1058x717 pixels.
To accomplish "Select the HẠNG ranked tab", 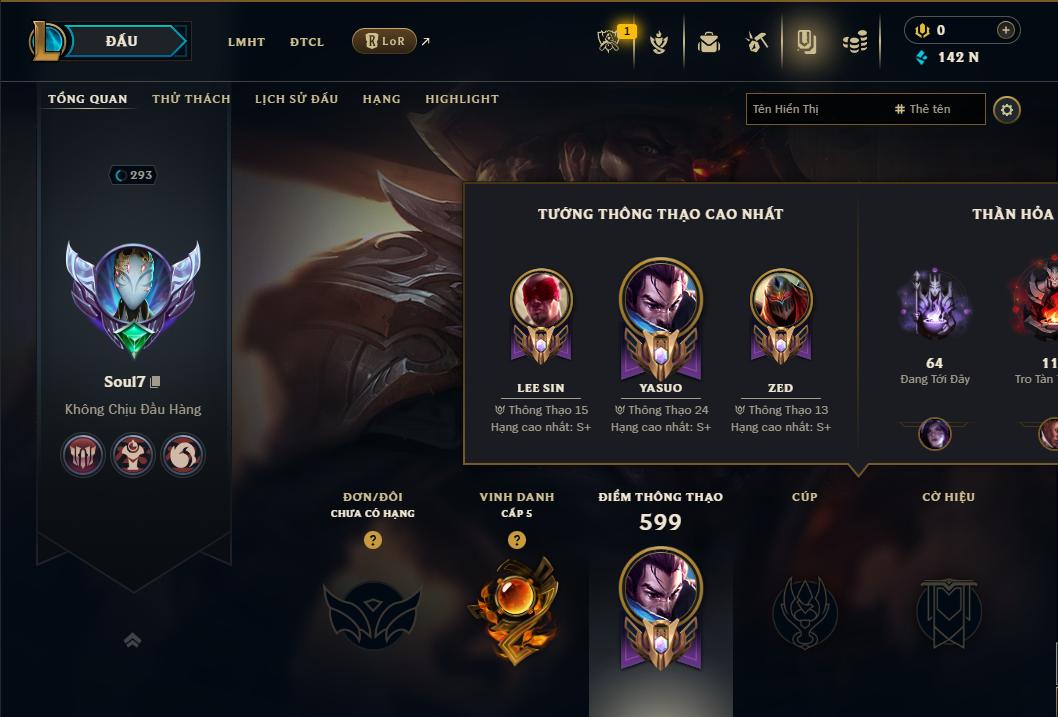I will pos(381,99).
